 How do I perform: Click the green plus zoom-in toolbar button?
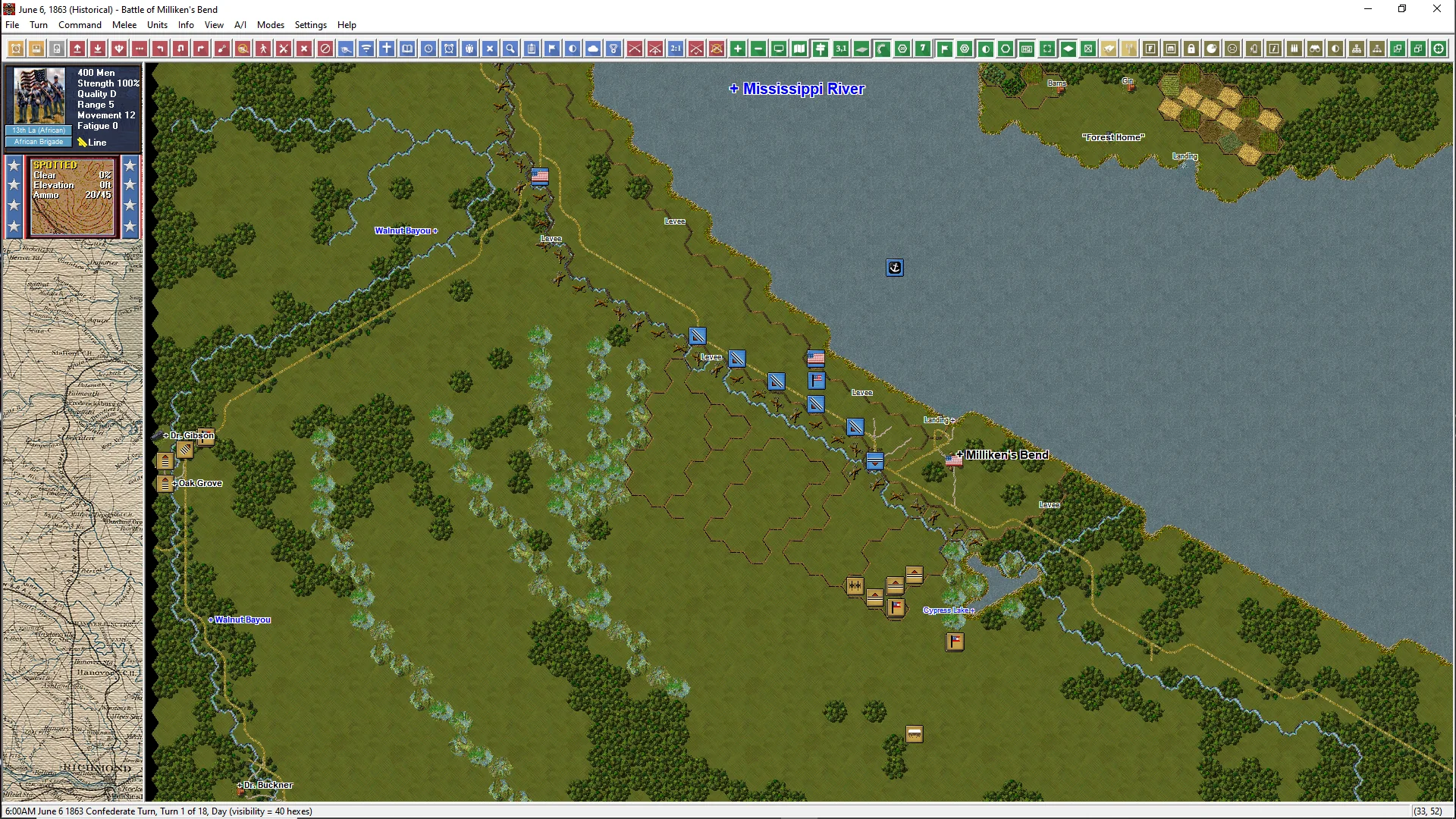738,49
